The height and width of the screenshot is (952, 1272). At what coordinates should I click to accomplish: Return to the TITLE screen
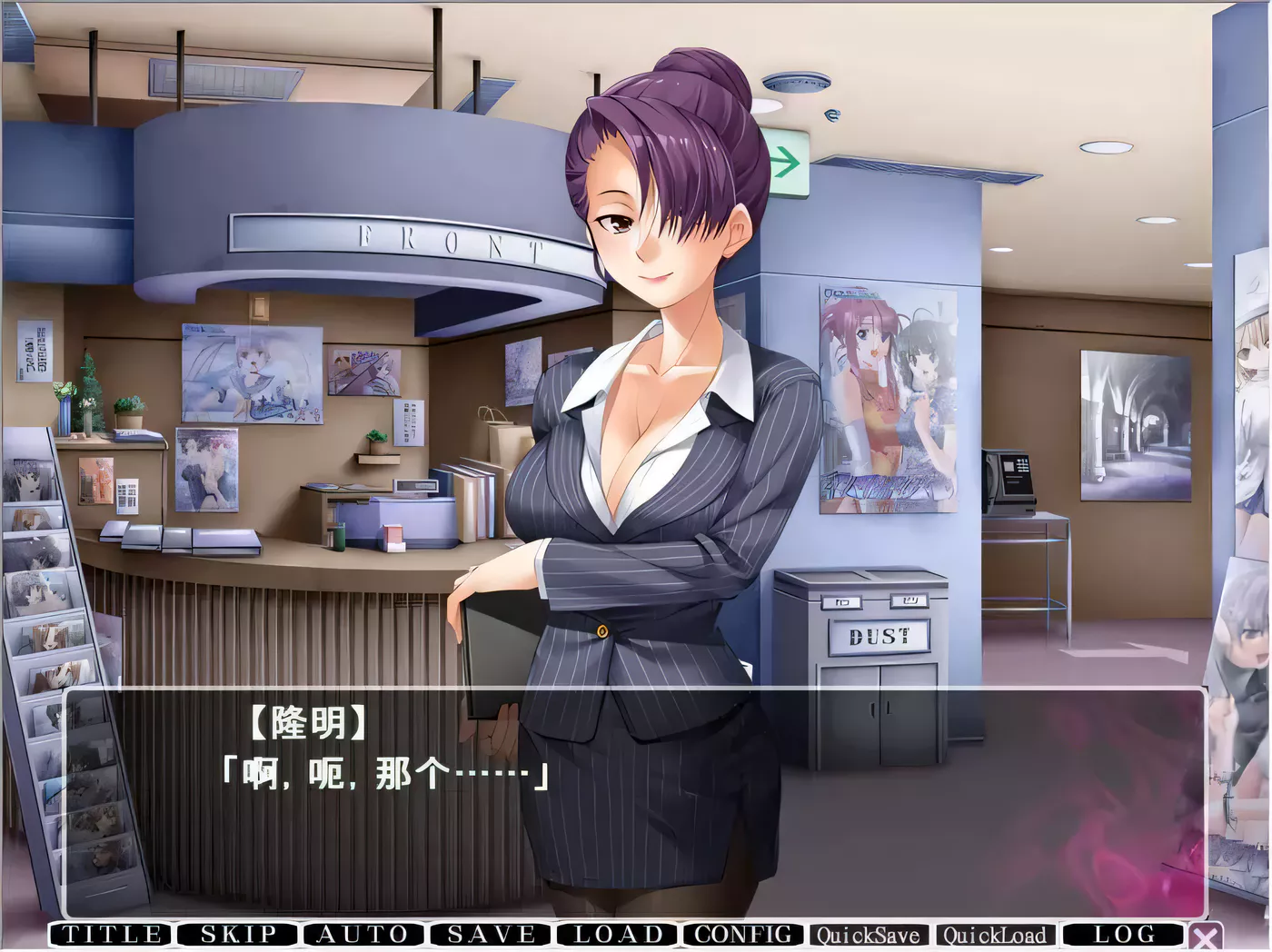(112, 935)
